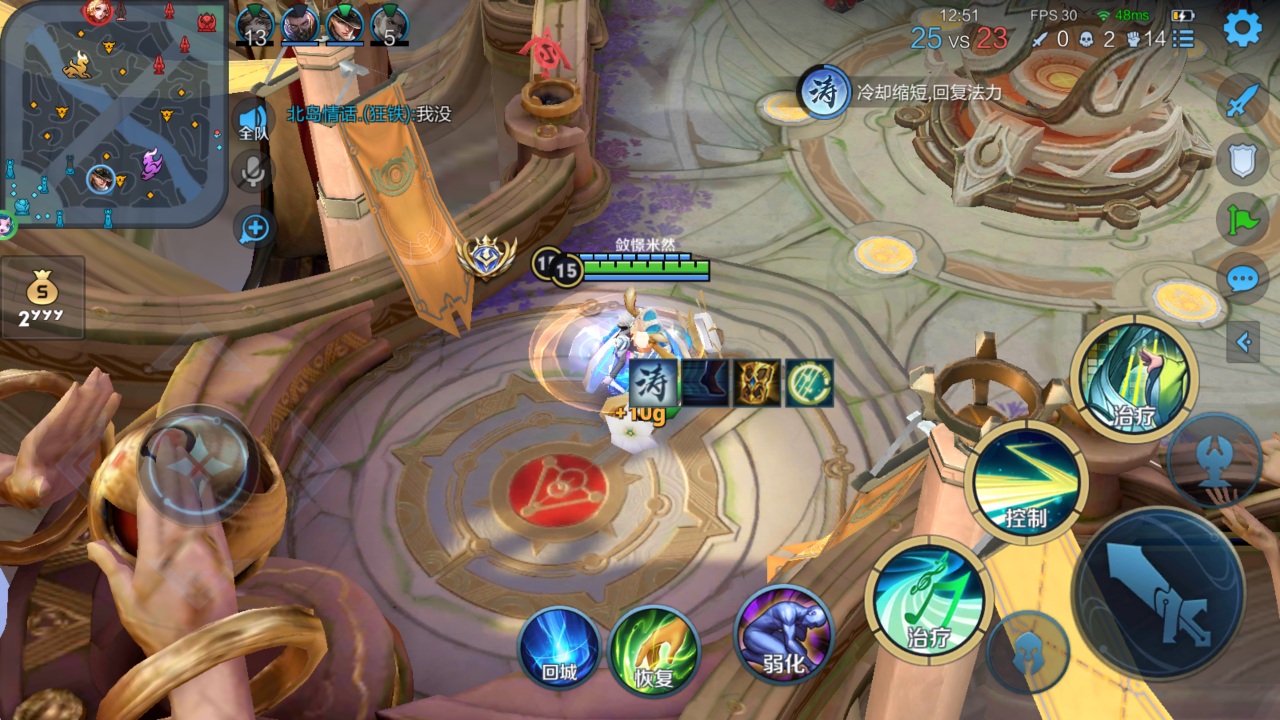
Task: Send the sword attack signal
Action: 1241,101
